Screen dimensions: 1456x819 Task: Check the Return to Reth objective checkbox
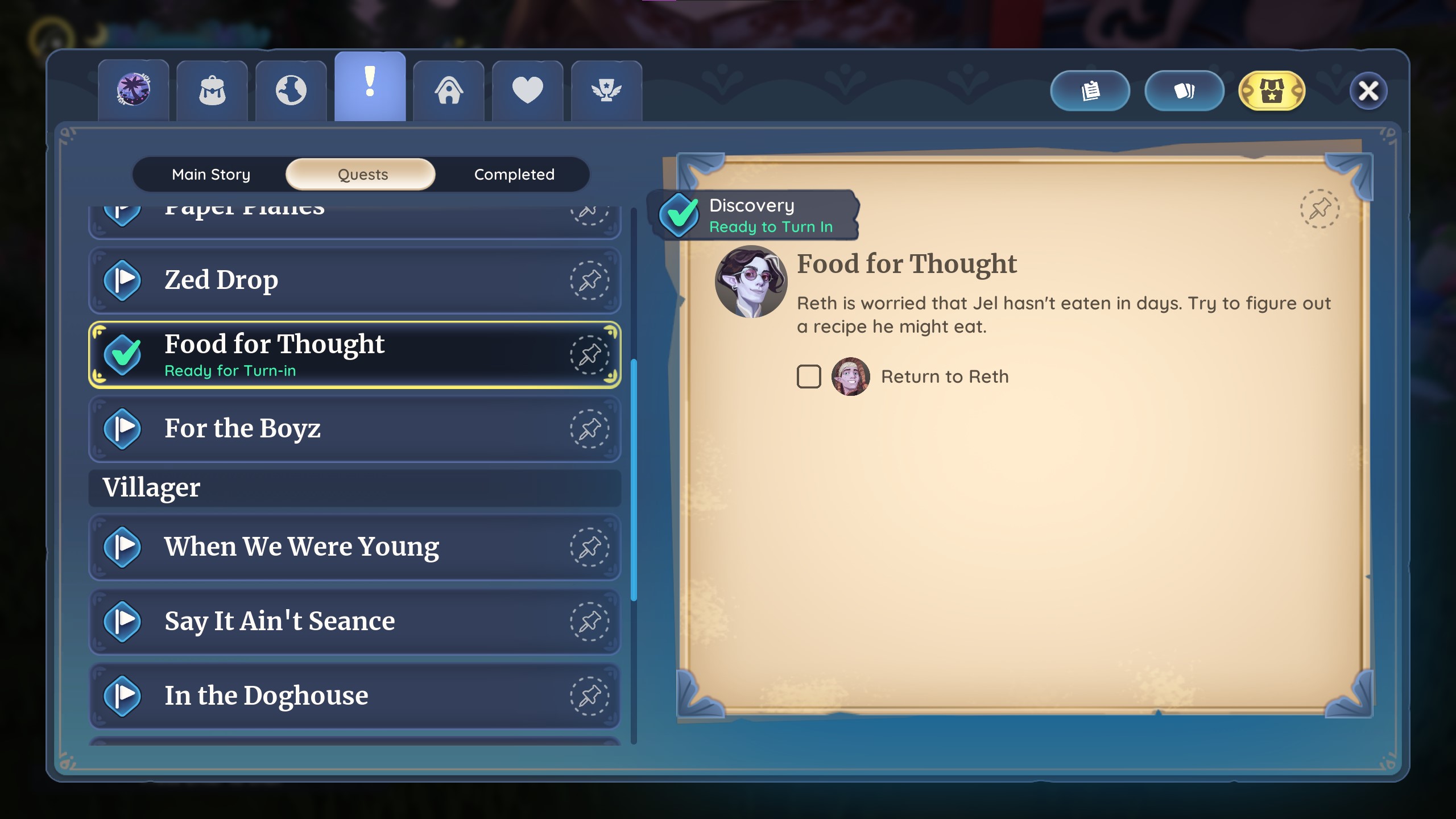(808, 376)
